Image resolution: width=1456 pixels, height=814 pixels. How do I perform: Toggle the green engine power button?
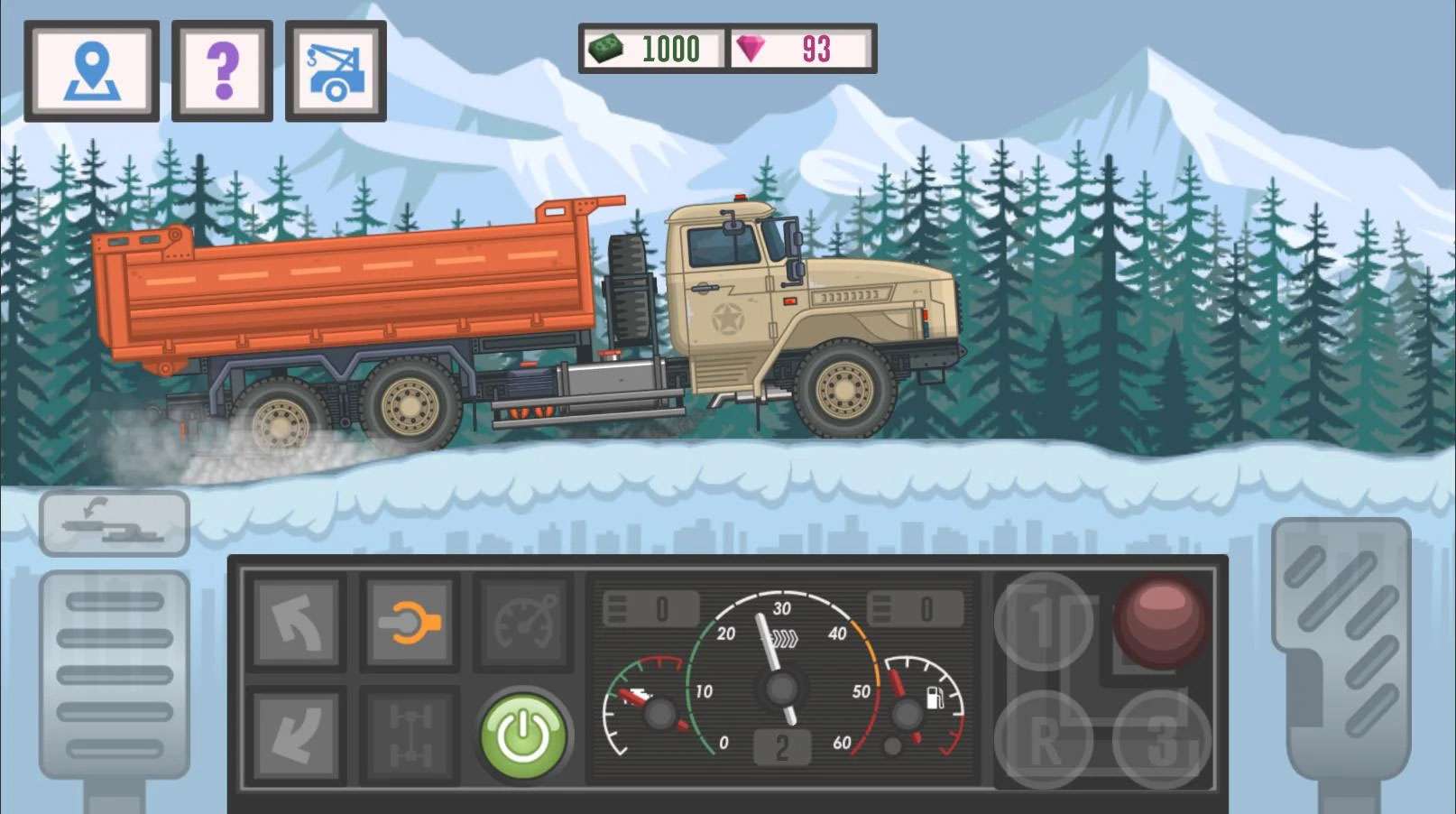(x=524, y=736)
